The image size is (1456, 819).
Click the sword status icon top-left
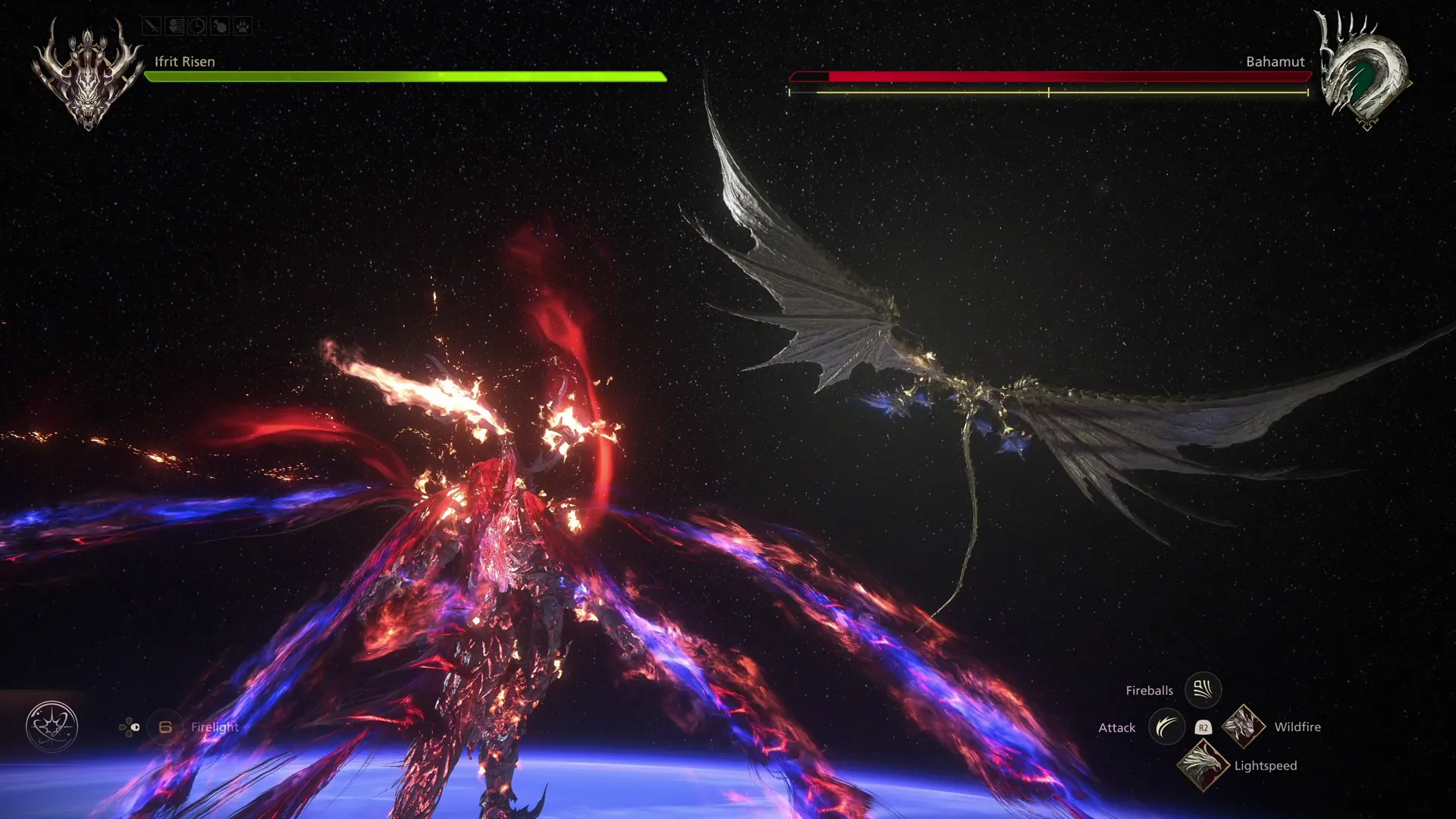point(152,26)
